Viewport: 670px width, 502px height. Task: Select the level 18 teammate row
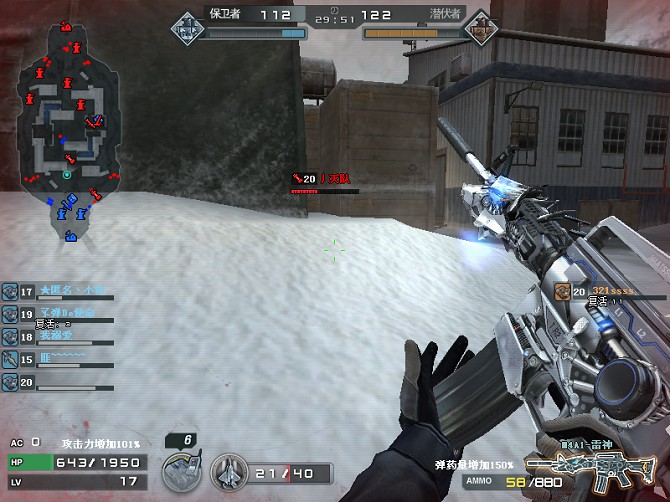58,337
